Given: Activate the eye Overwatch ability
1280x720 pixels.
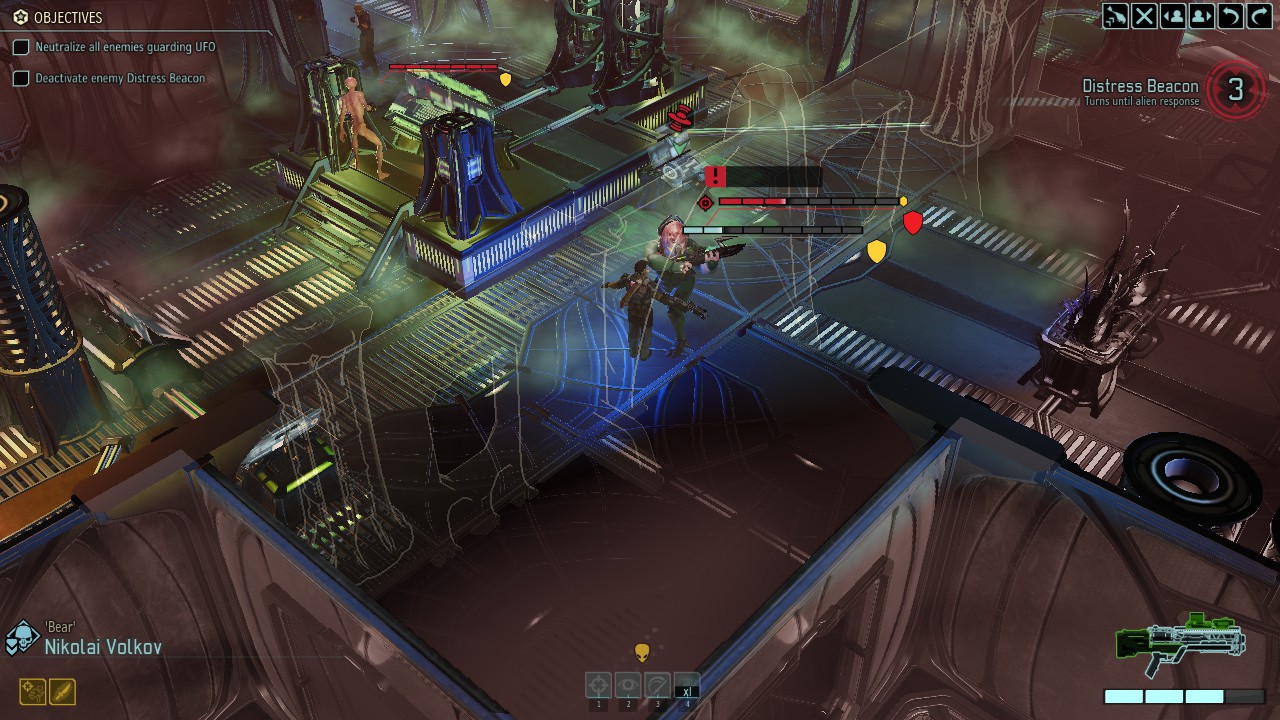Looking at the screenshot, I should [628, 685].
